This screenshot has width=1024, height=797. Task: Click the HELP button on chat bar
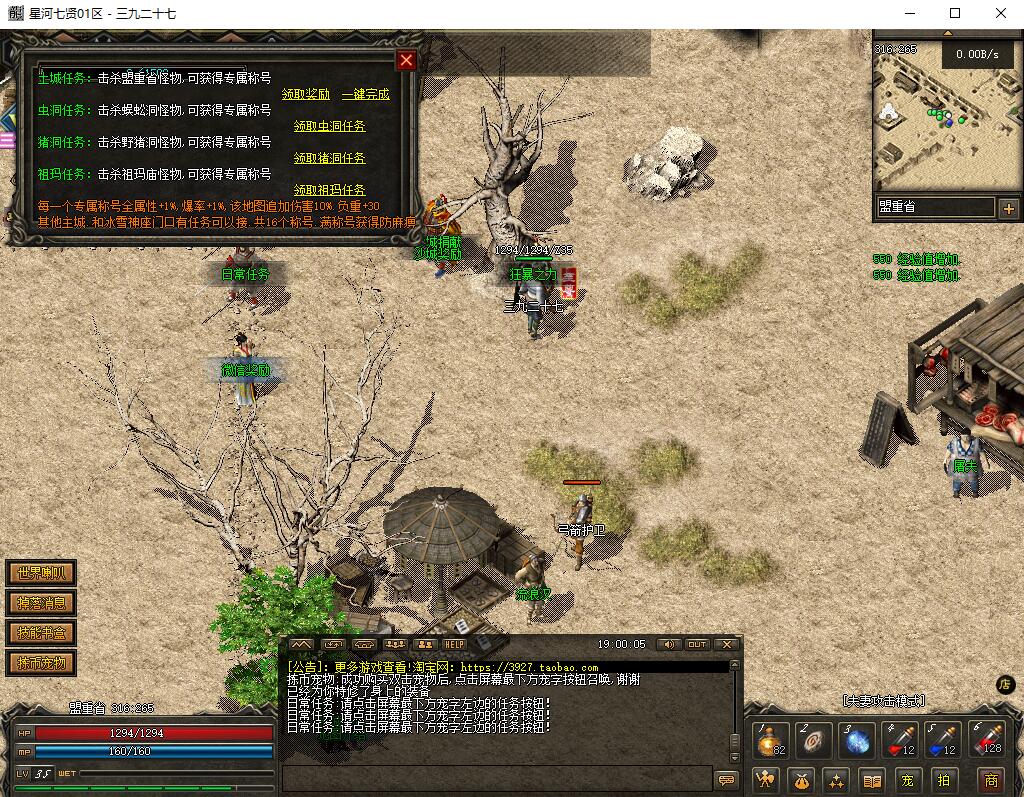[x=455, y=645]
